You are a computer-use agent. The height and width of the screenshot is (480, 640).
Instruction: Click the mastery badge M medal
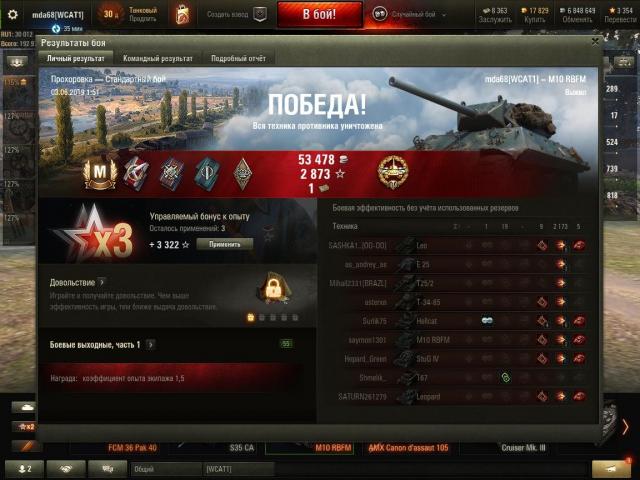[x=100, y=173]
